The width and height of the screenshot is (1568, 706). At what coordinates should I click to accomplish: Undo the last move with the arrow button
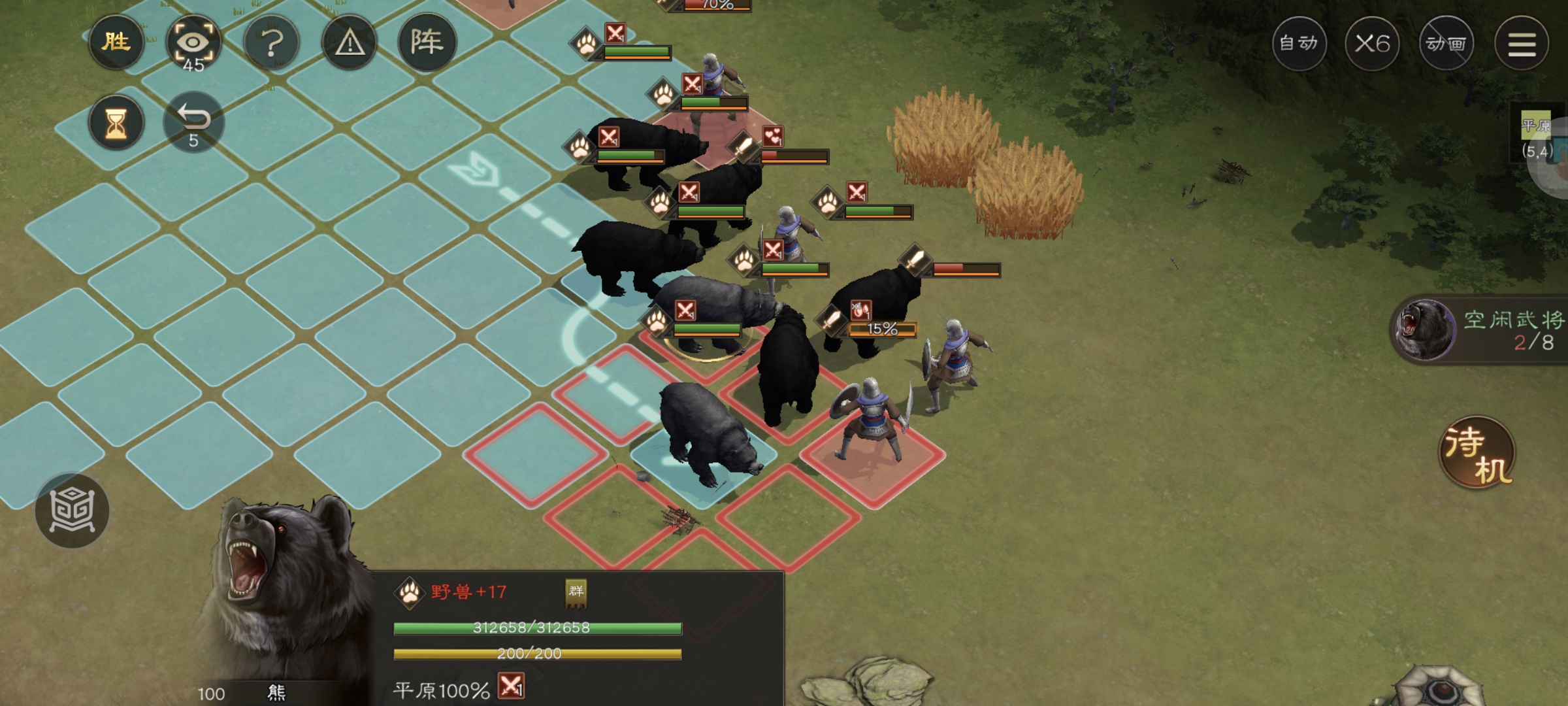193,122
